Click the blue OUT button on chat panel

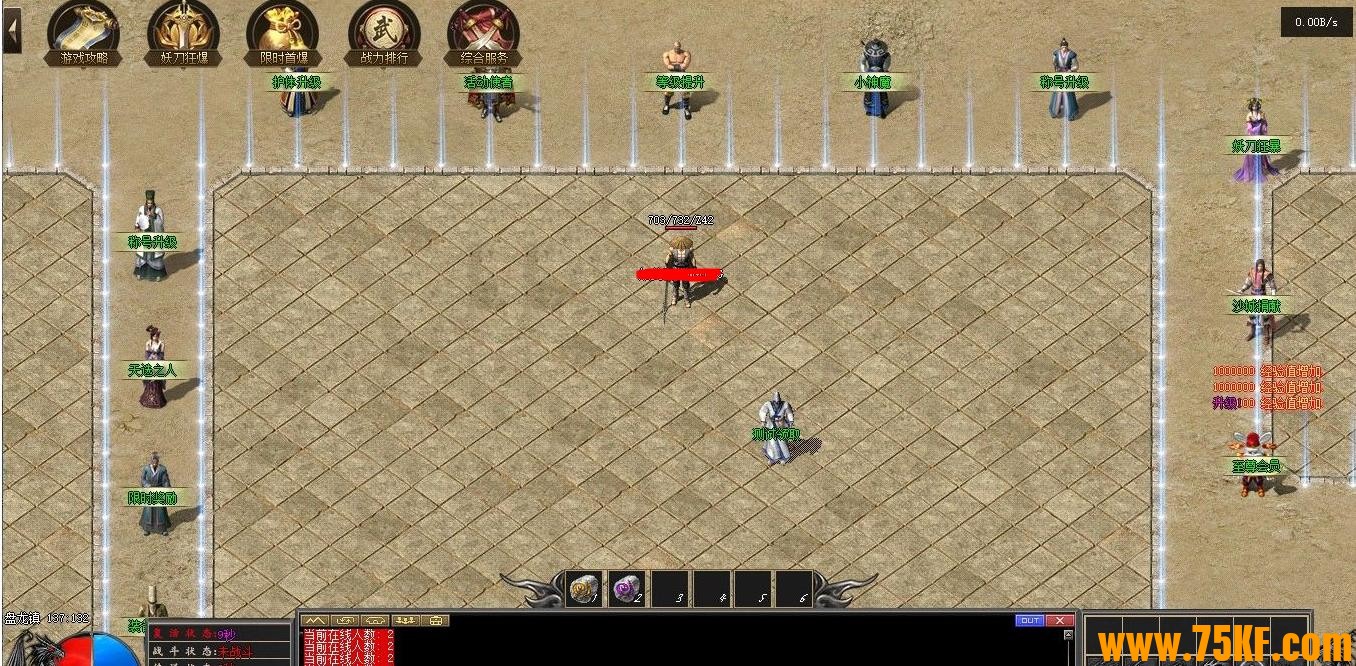point(1029,621)
